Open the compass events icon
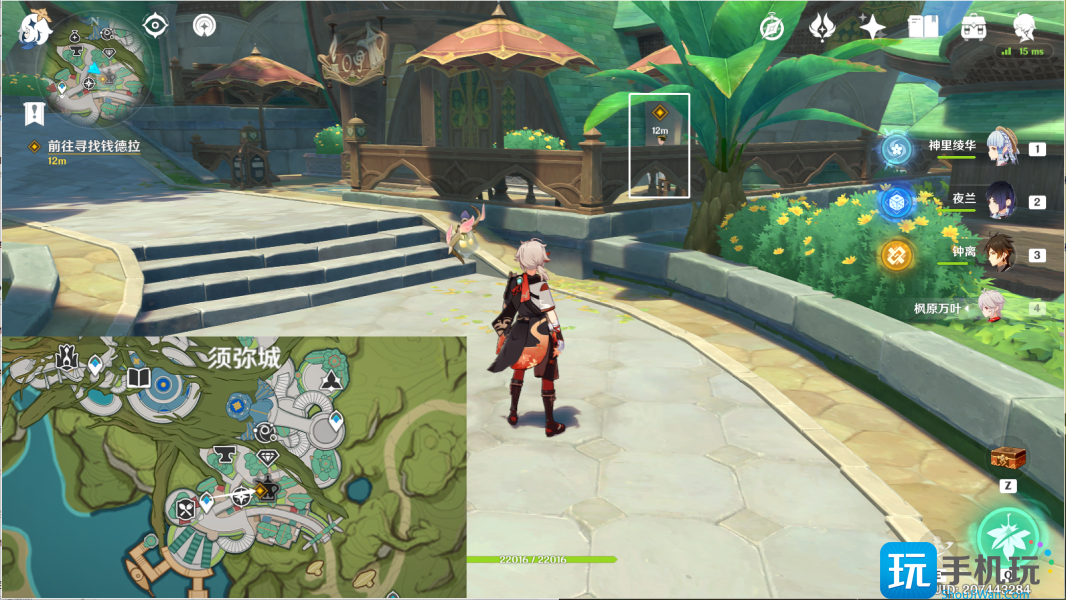The image size is (1066, 600). tap(771, 28)
